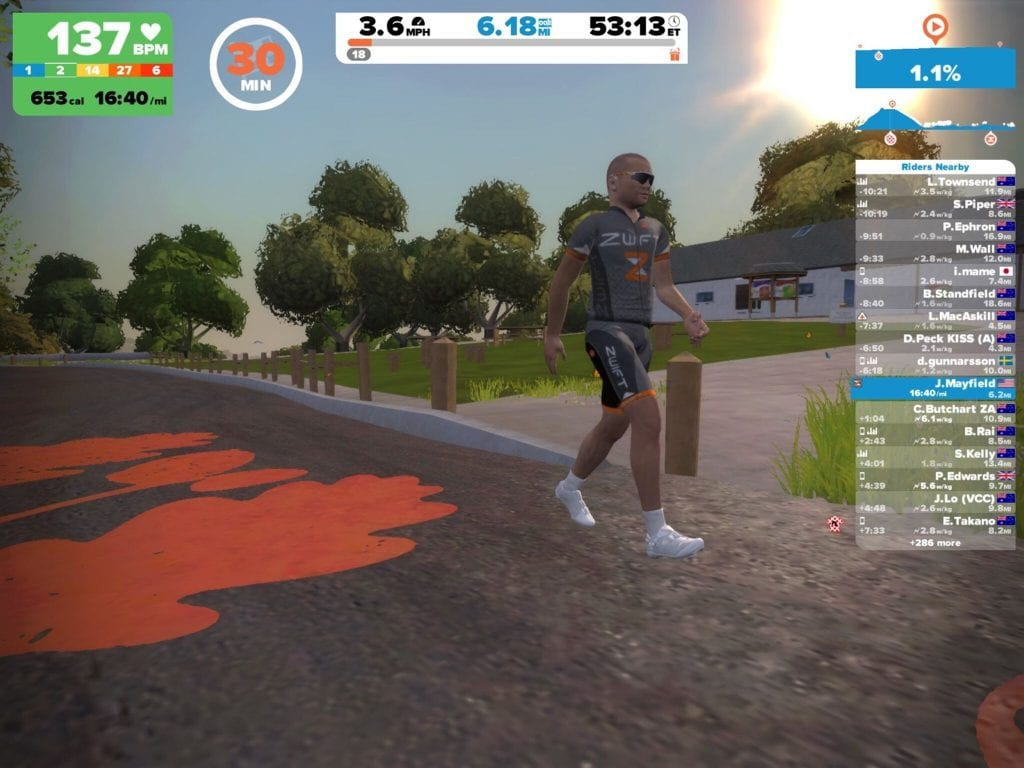This screenshot has width=1024, height=768.
Task: Select P.Edwards with the UK flag
Action: click(x=935, y=480)
